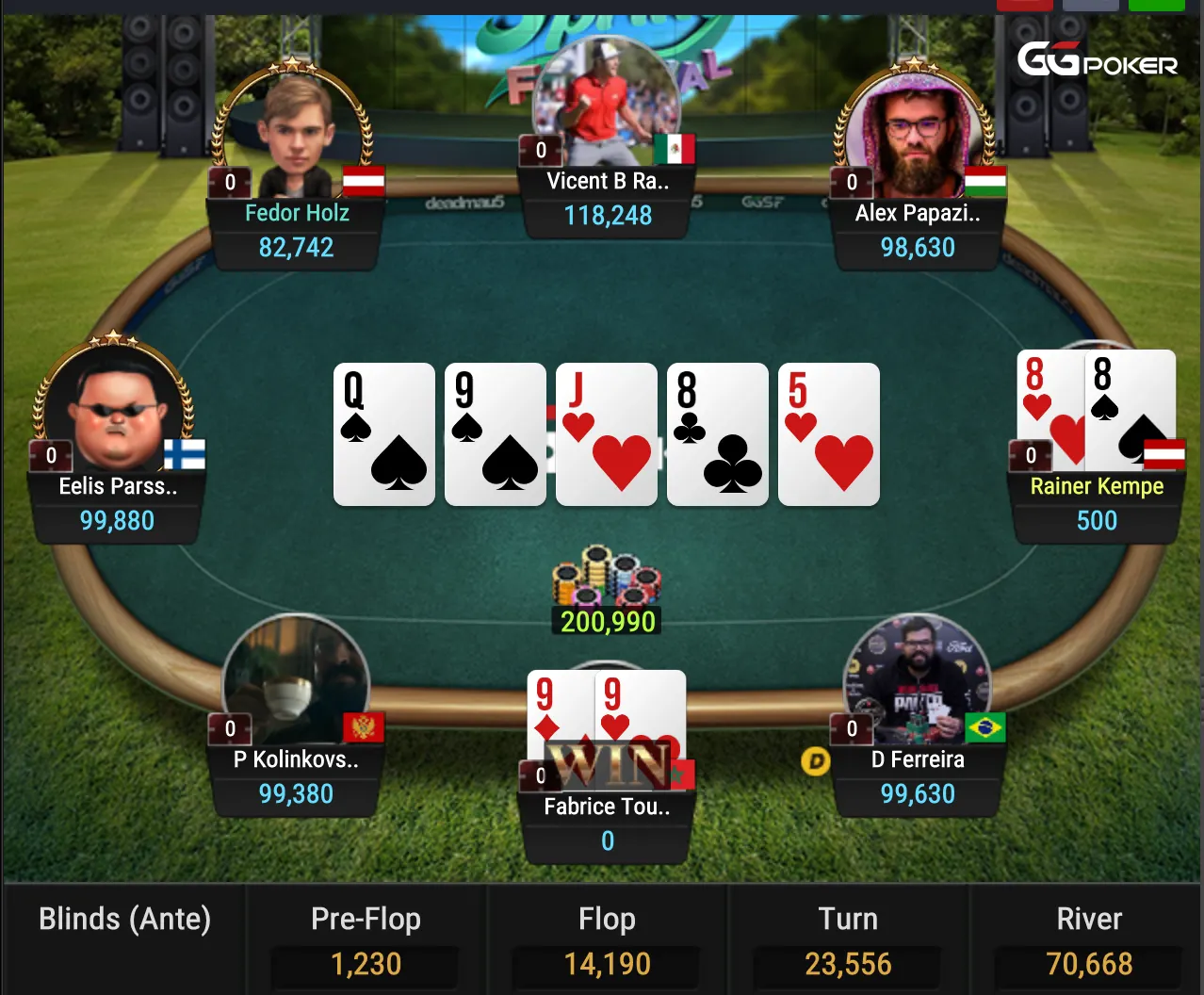The height and width of the screenshot is (995, 1204).
Task: Select Vicent B Ra.. seat
Action: (608, 198)
